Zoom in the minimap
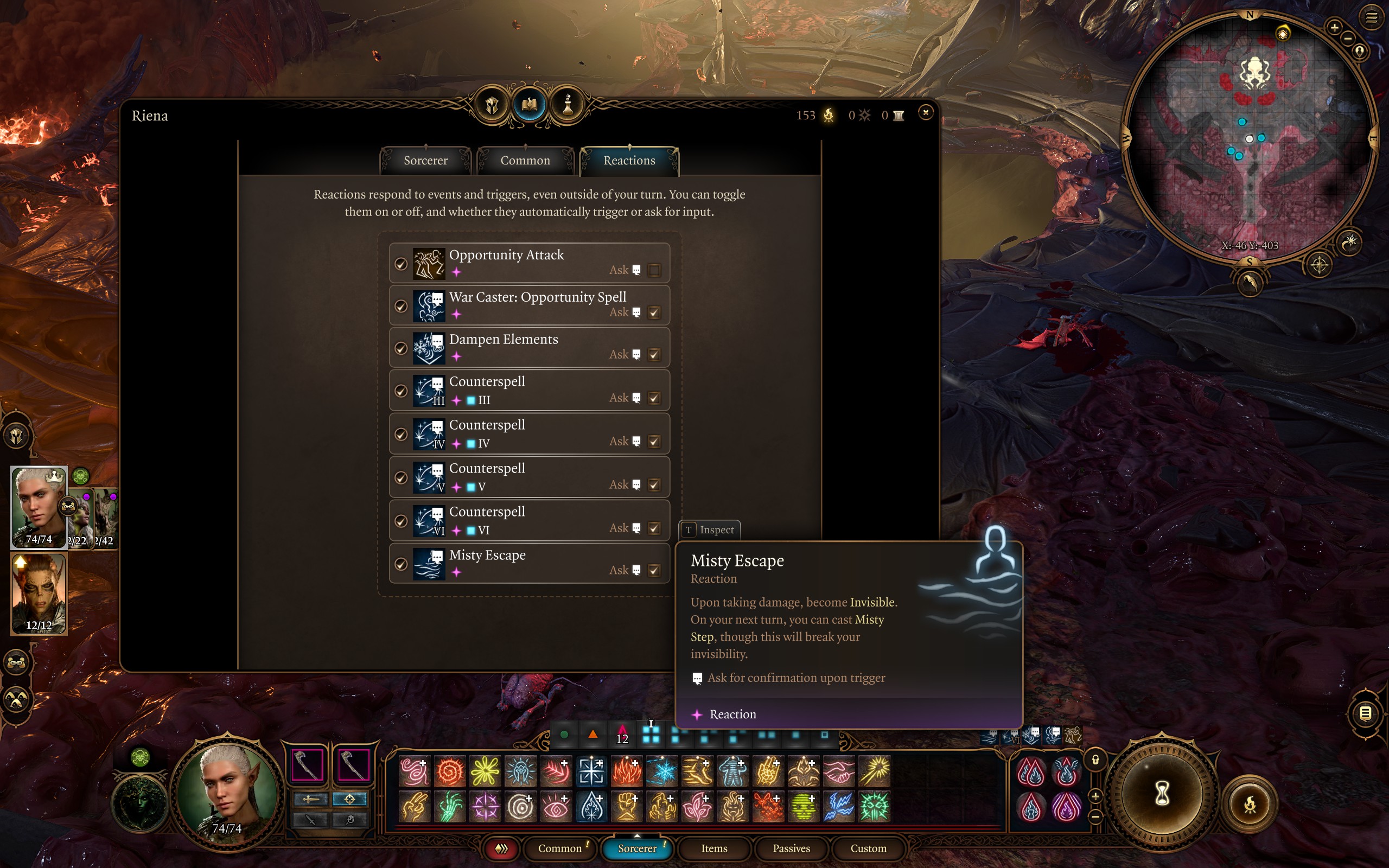The height and width of the screenshot is (868, 1389). pyautogui.click(x=1334, y=27)
